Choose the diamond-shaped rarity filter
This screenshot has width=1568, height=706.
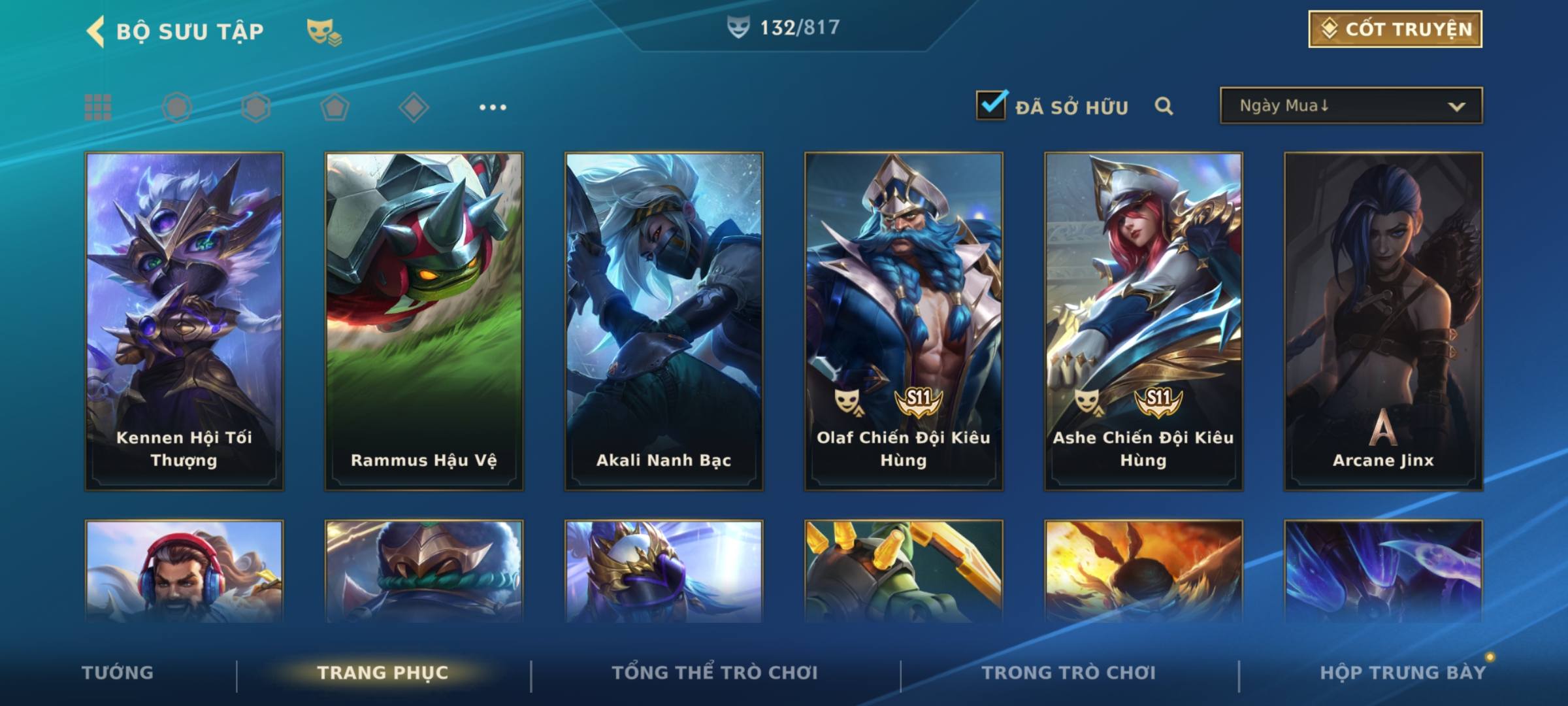[414, 107]
